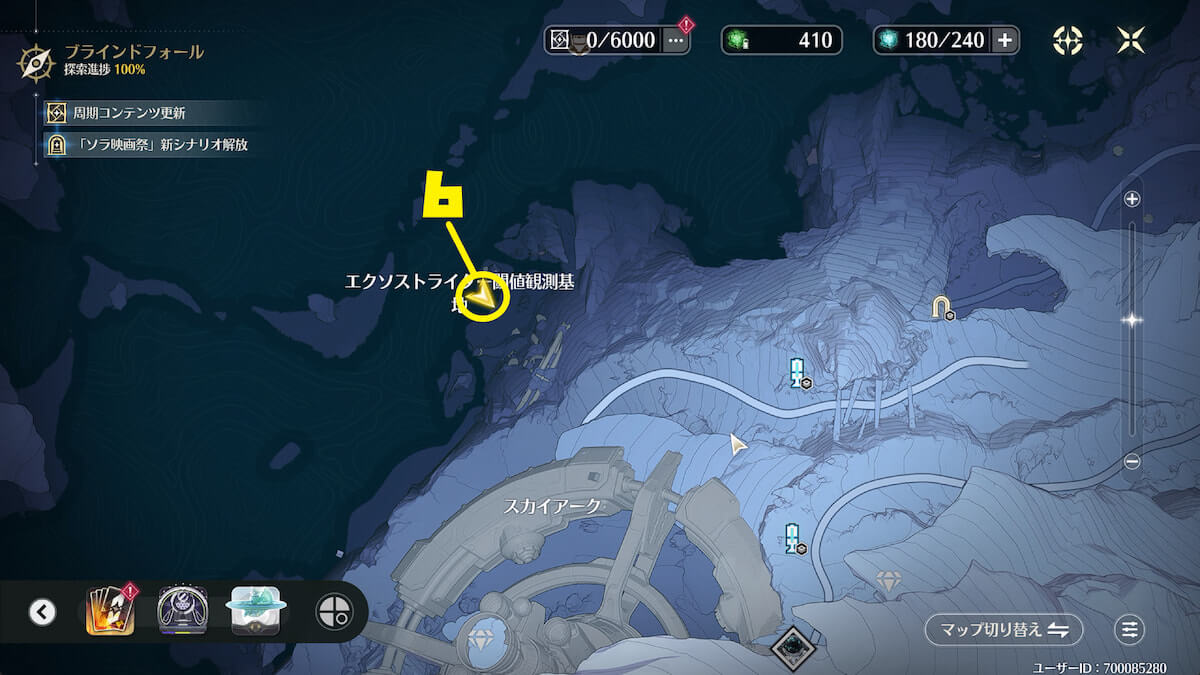Image resolution: width=1200 pixels, height=675 pixels.
Task: Open the round four-star icon beside the close button
Action: [1068, 40]
